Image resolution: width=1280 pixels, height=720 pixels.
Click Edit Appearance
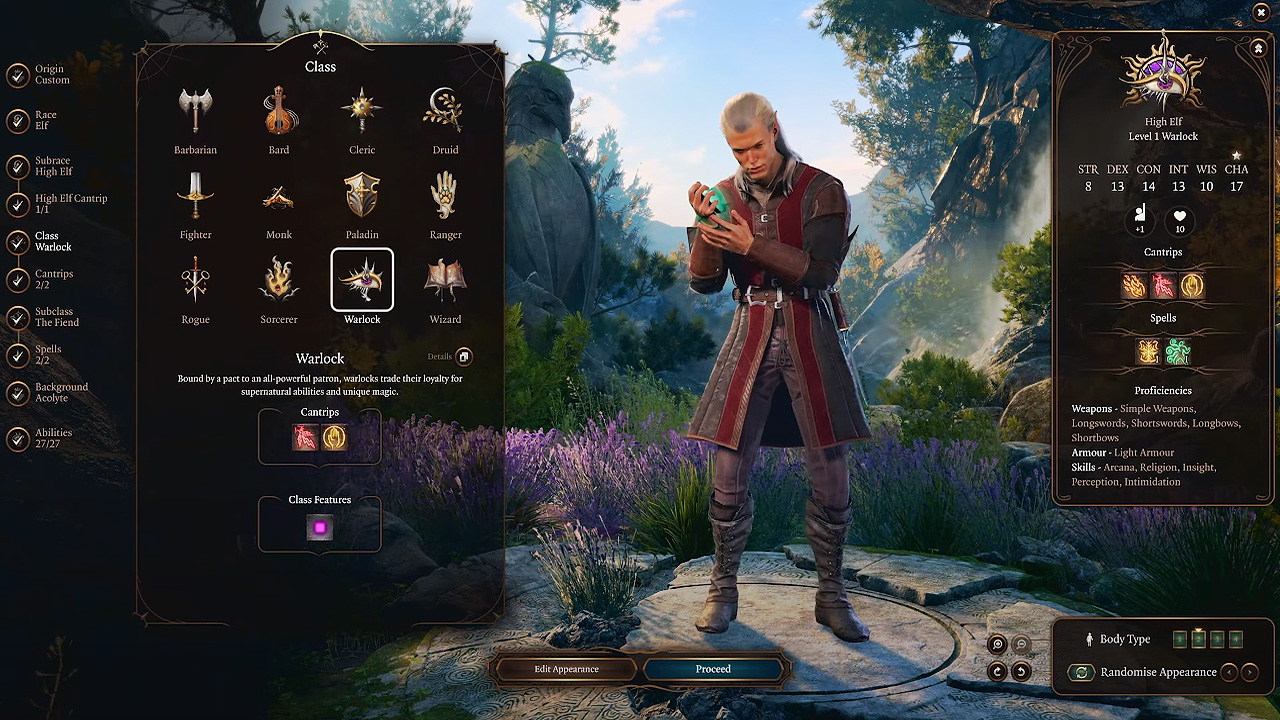pyautogui.click(x=565, y=669)
